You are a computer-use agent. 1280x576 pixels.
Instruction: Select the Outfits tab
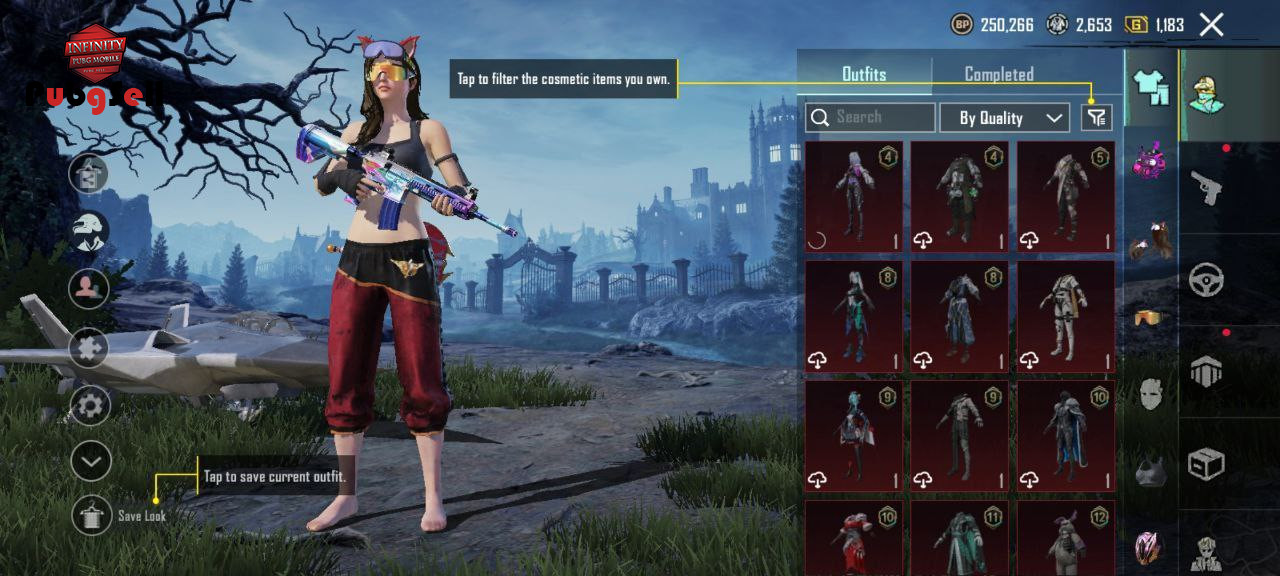864,74
